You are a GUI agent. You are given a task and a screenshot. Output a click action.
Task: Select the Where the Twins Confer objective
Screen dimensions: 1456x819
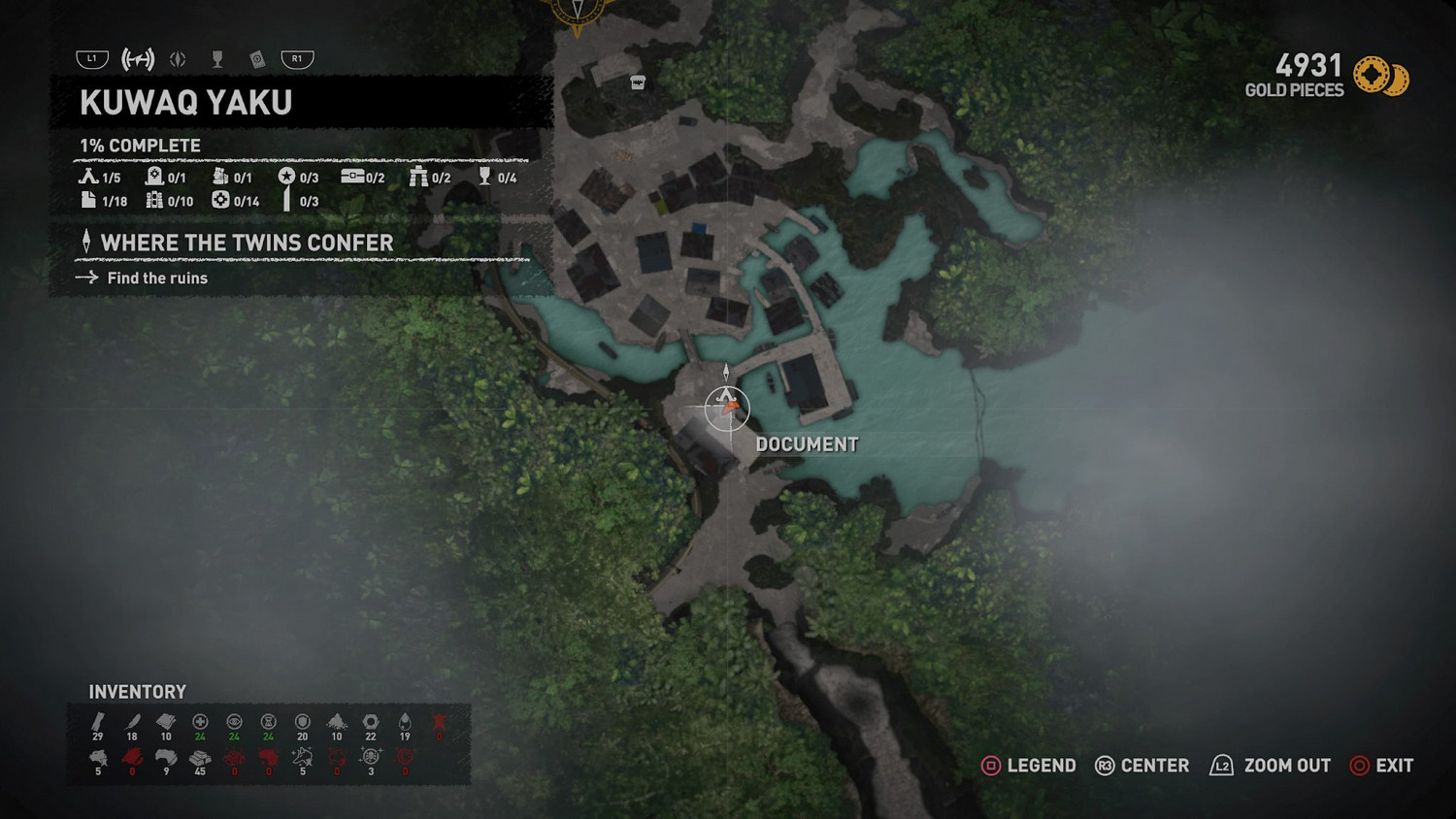(x=247, y=243)
